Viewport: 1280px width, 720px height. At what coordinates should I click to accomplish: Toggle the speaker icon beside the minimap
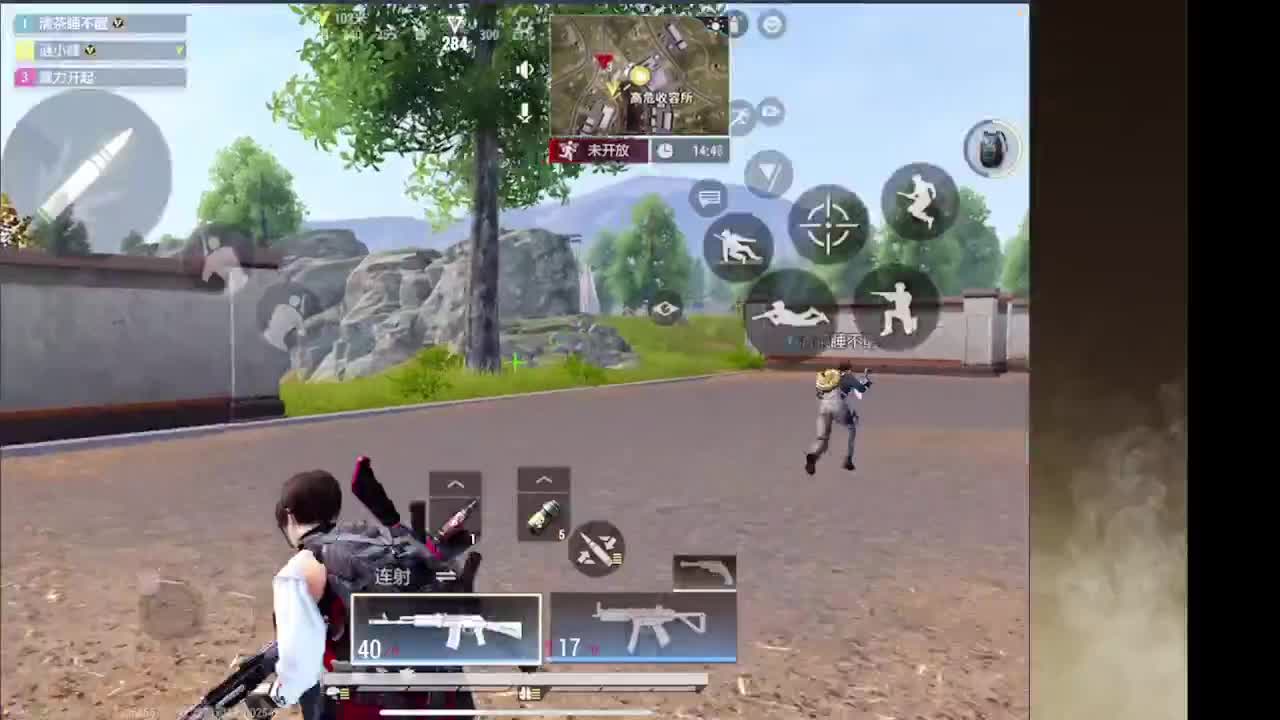pos(524,68)
